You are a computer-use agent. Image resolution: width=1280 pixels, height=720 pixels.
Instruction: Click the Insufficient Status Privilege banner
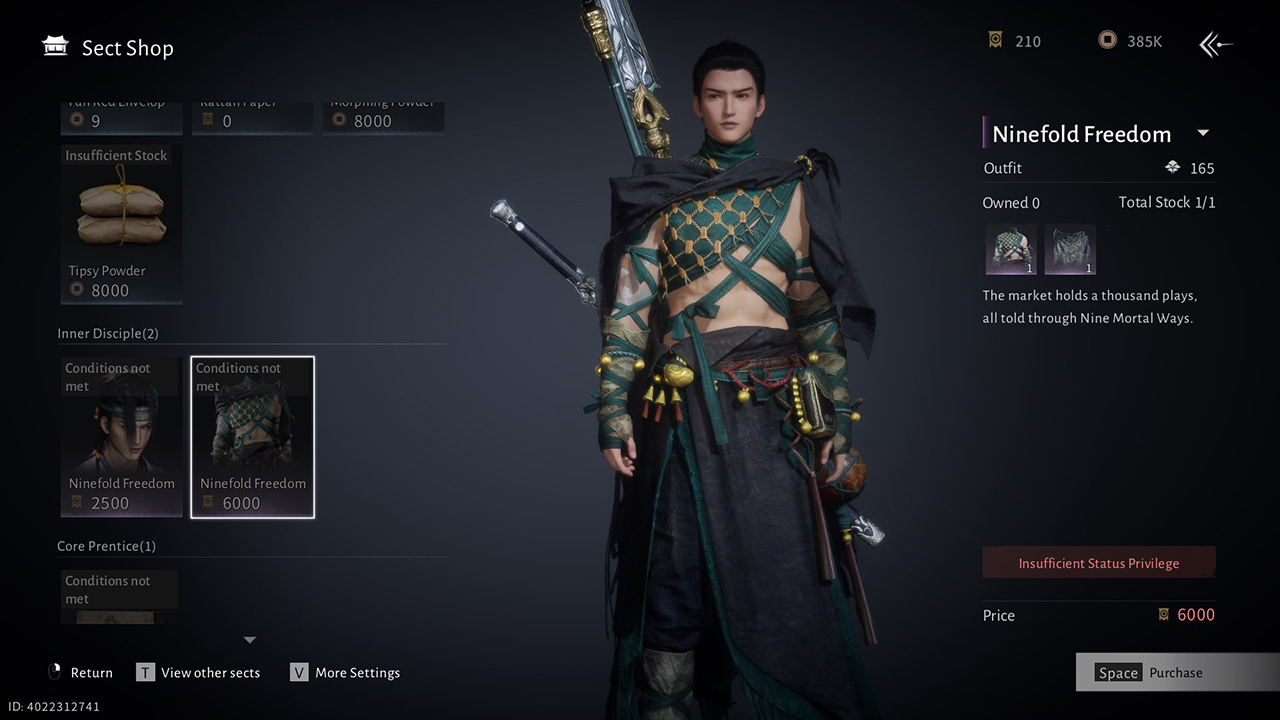coord(1098,563)
